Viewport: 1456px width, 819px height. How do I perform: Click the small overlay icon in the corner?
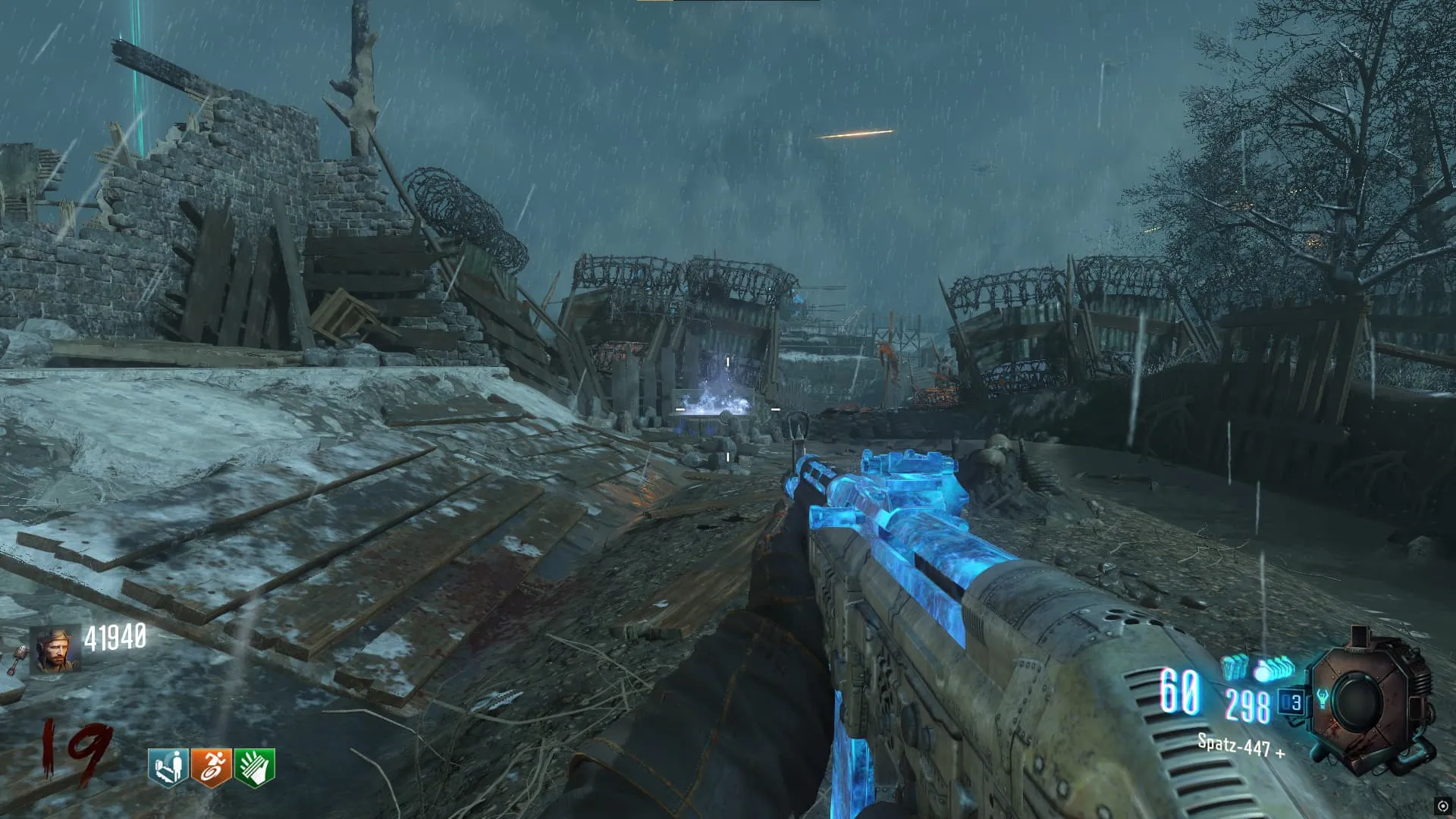pyautogui.click(x=1442, y=806)
